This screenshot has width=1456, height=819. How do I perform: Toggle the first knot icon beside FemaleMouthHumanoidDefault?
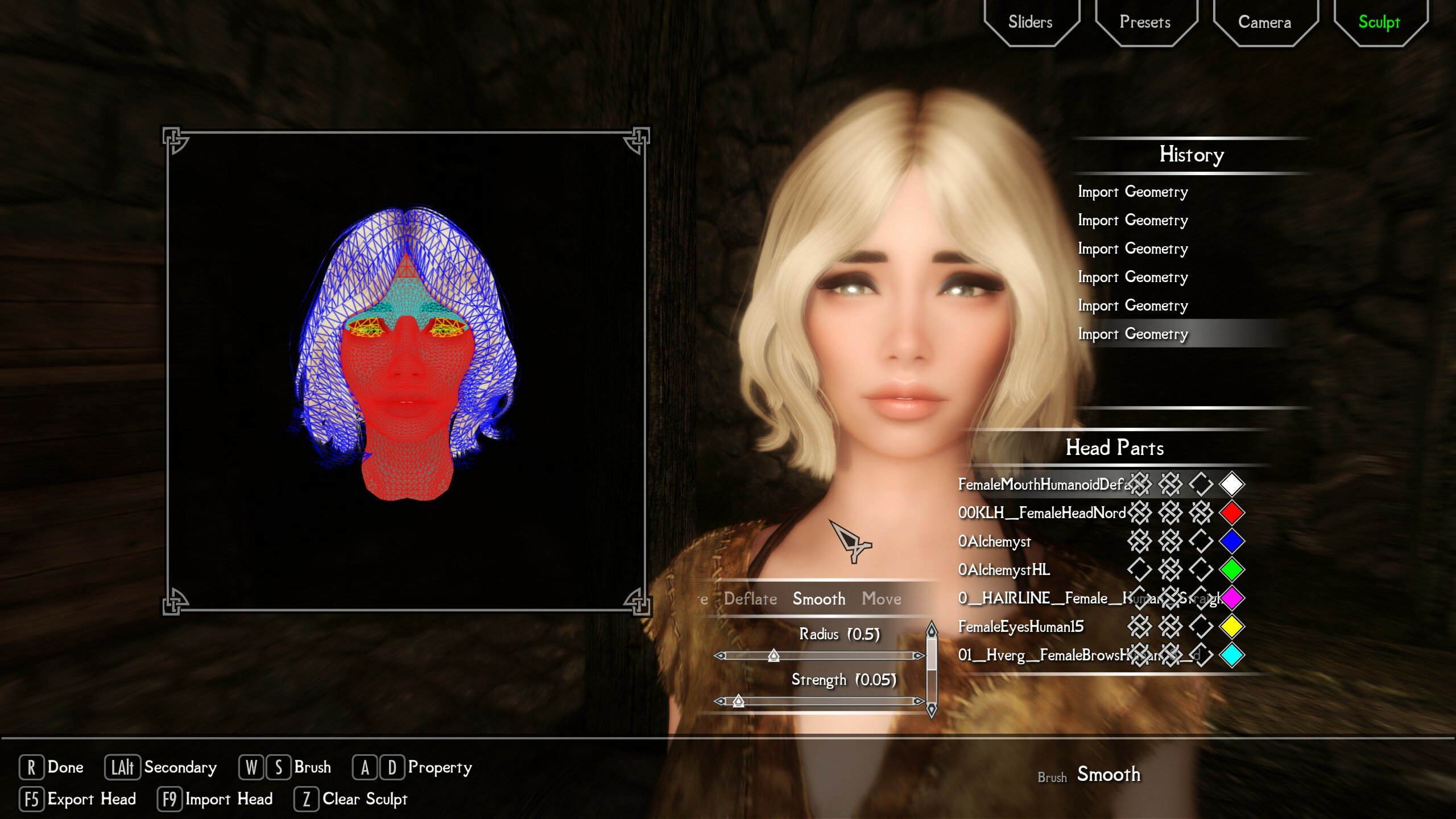tap(1140, 485)
